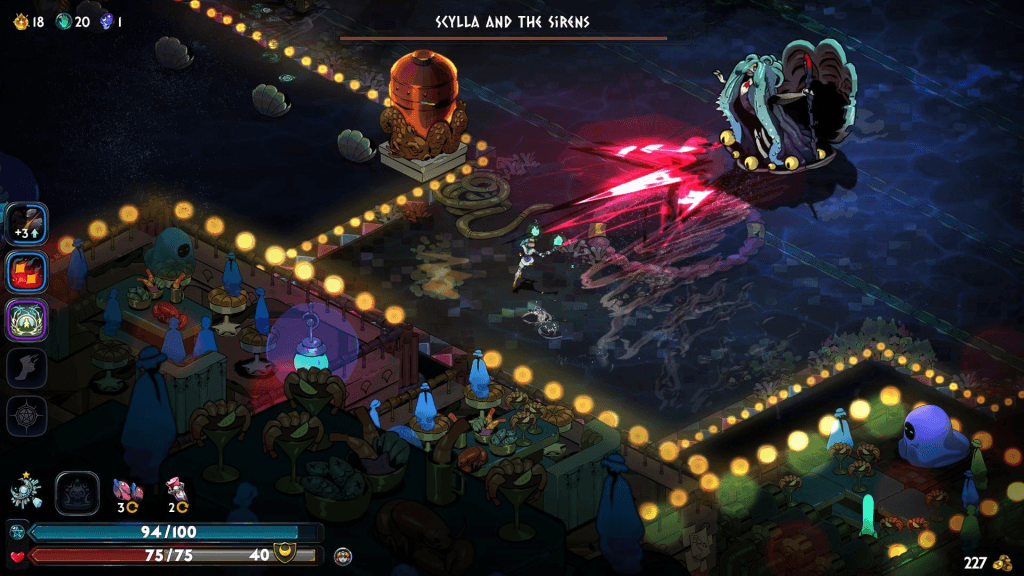Click the gold coin pile icon
Image resolution: width=1024 pixels, height=576 pixels.
pyautogui.click(x=1001, y=563)
